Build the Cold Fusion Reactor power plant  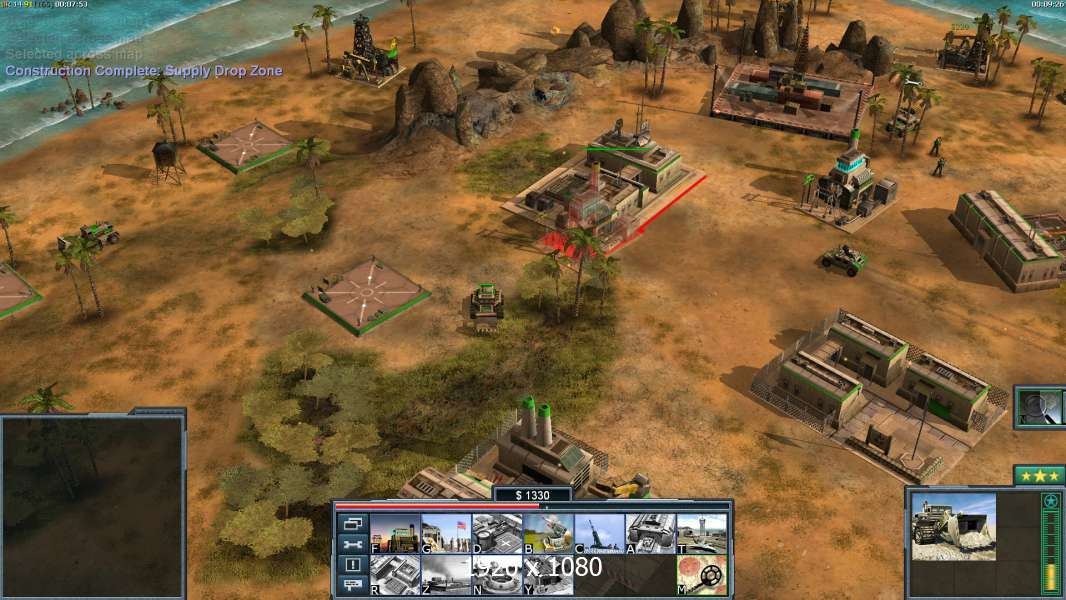coord(395,533)
